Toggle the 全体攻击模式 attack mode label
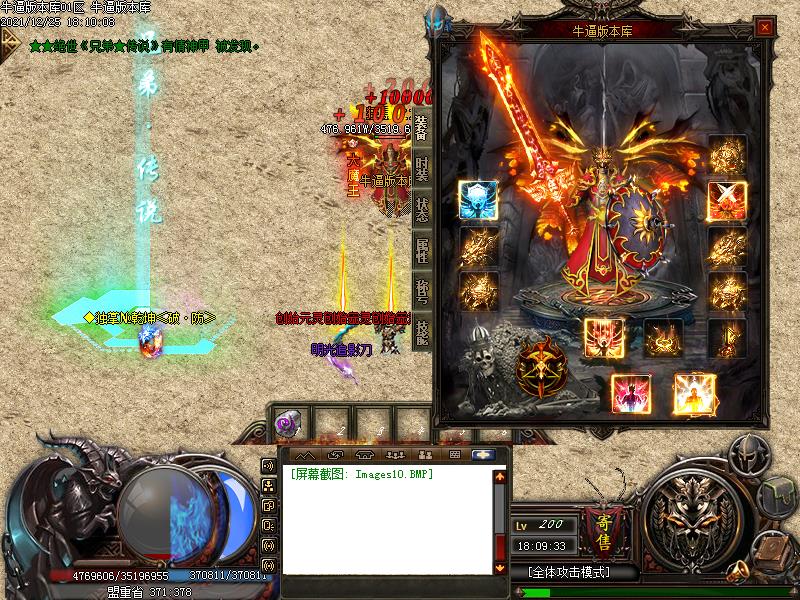800x600 pixels. point(568,573)
